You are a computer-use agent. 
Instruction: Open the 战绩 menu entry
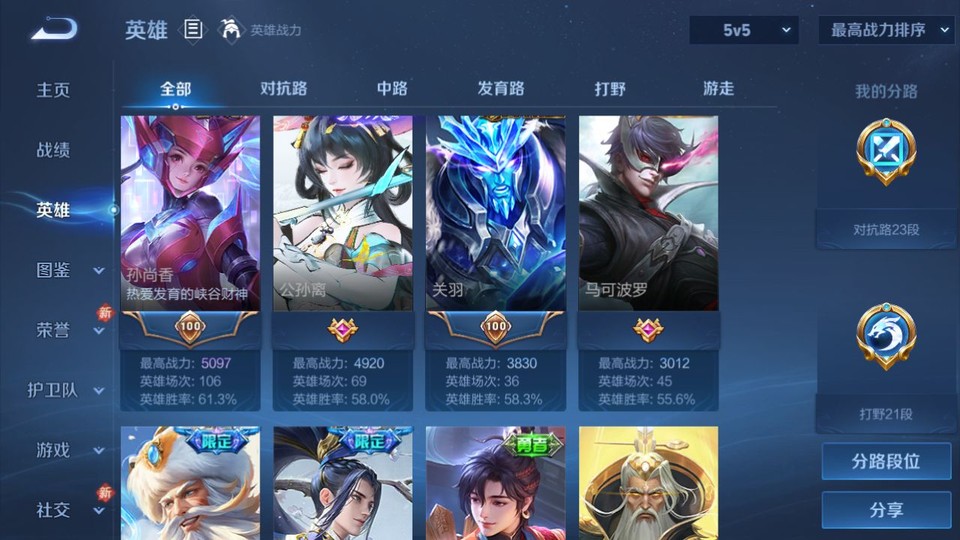tap(54, 150)
